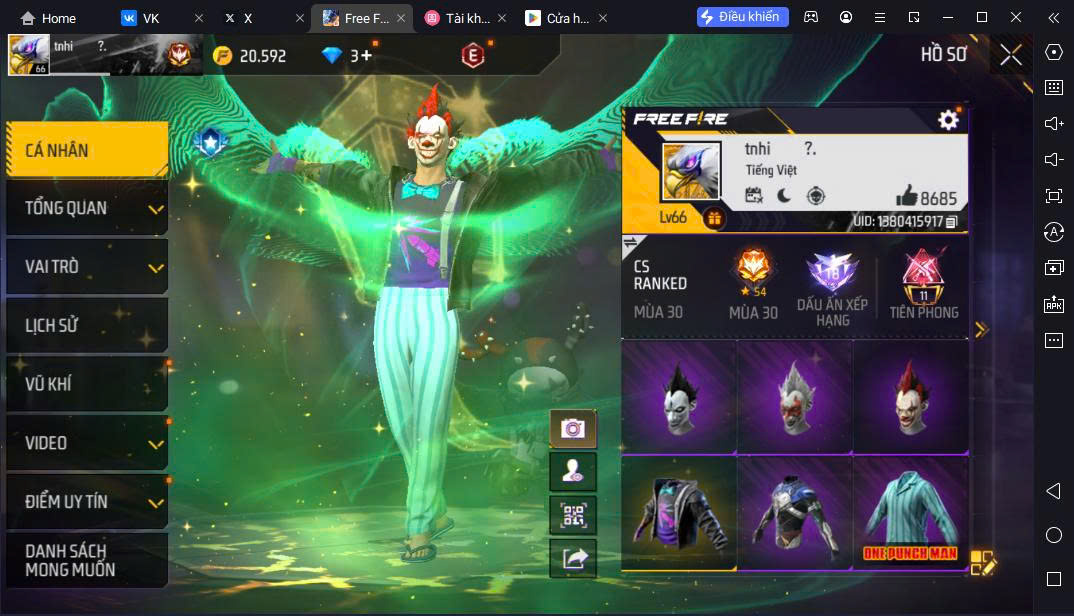The width and height of the screenshot is (1074, 616).
Task: Select the Cá Nhân tab
Action: coord(87,150)
